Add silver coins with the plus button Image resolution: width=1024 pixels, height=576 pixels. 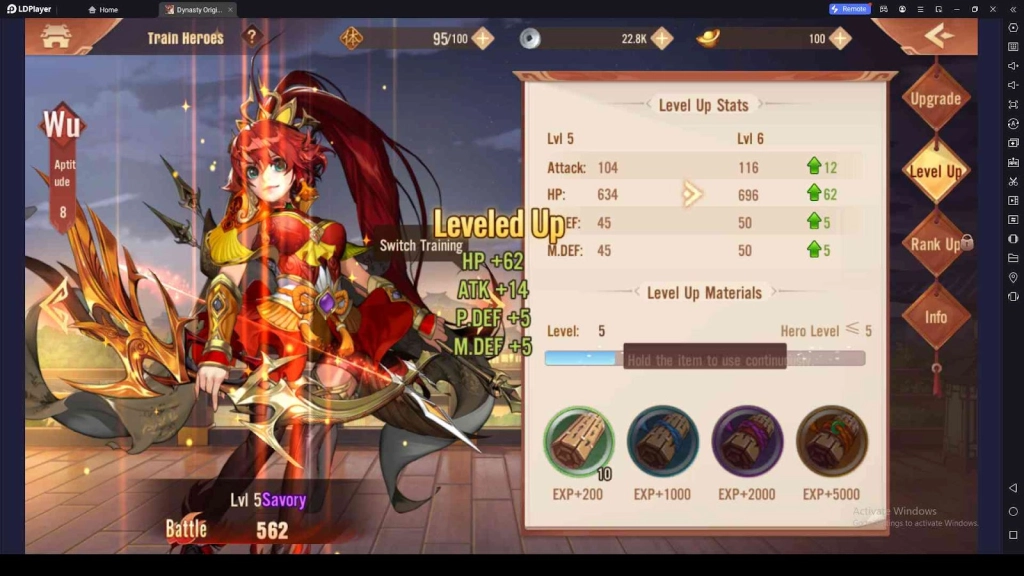(x=662, y=39)
